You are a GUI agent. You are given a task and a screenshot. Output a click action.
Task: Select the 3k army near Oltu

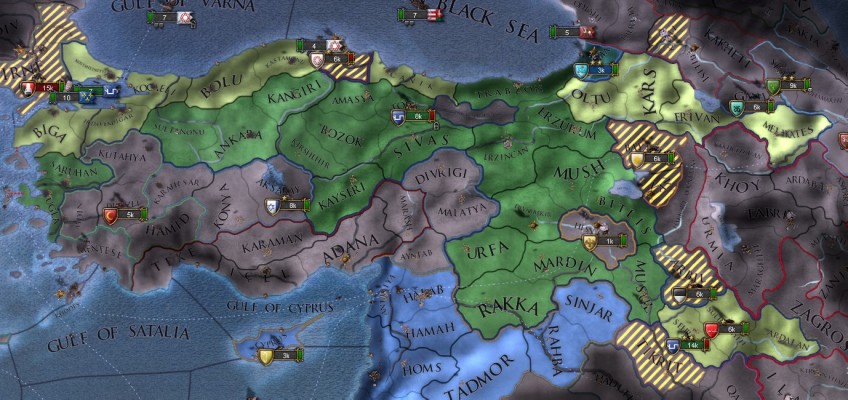pos(599,70)
